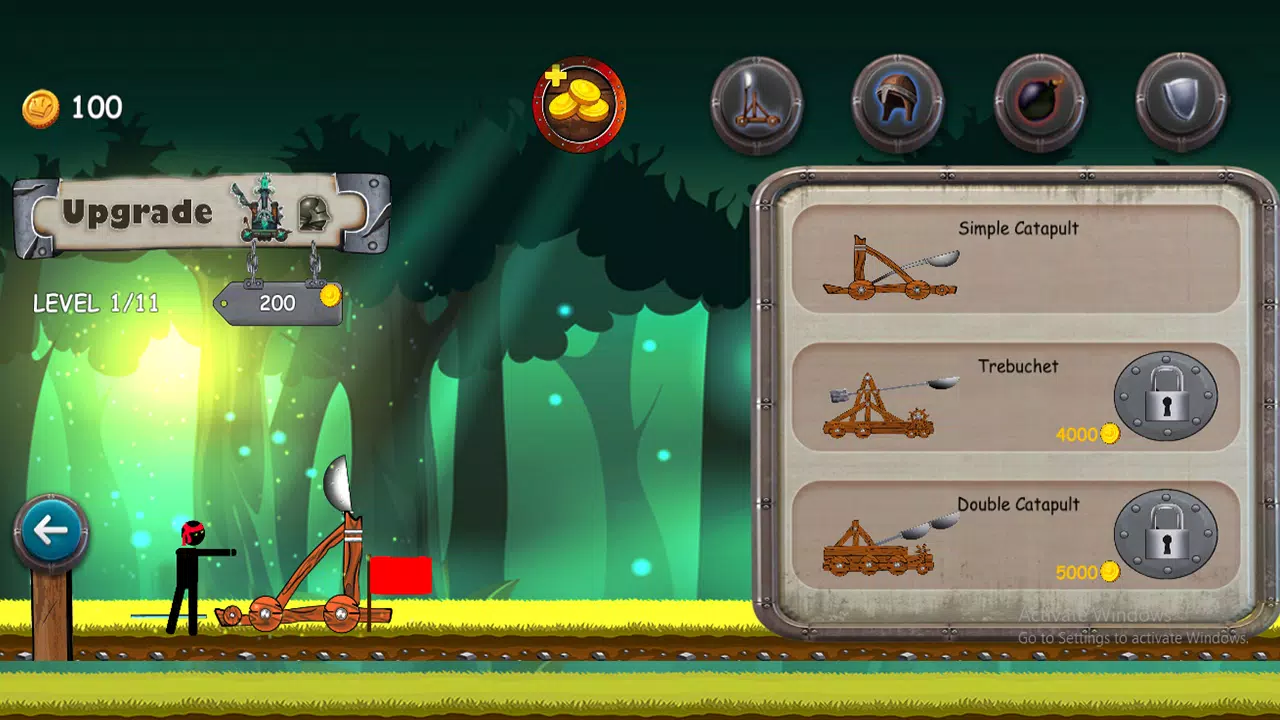Select the Simple Catapult entry
This screenshot has width=1280, height=720.
click(x=1017, y=258)
